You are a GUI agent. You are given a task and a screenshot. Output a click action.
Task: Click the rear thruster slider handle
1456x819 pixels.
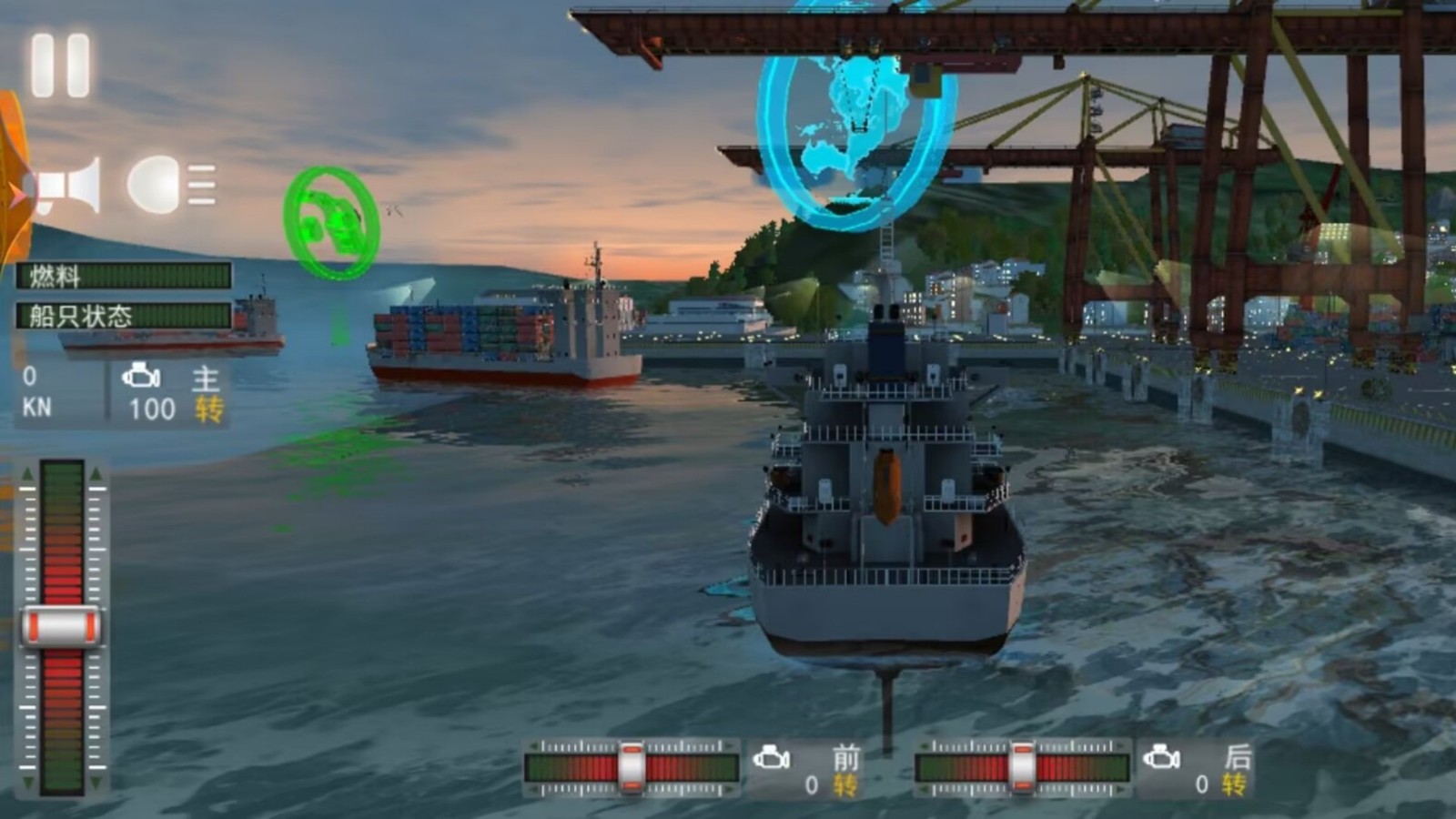1022,766
